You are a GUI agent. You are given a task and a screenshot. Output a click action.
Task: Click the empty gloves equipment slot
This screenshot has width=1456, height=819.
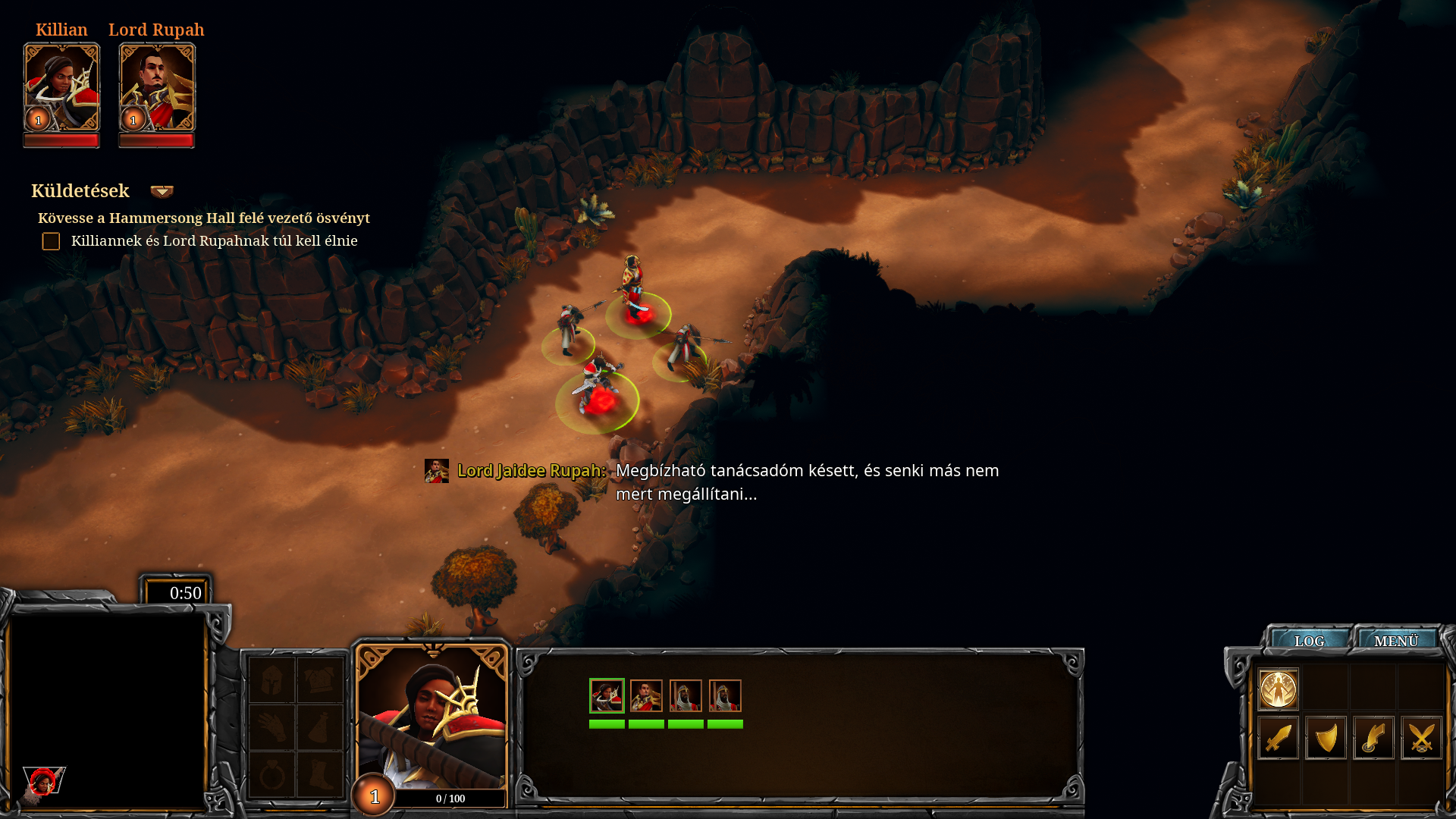coord(271,727)
